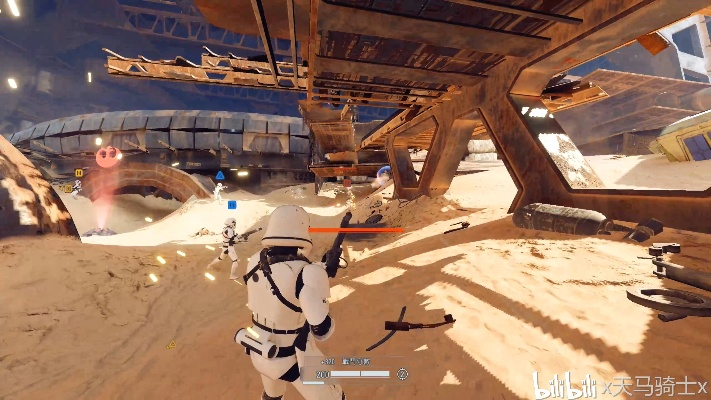This screenshot has height=400, width=711.
Task: Select the circled number 2 icon
Action: pyautogui.click(x=402, y=374)
